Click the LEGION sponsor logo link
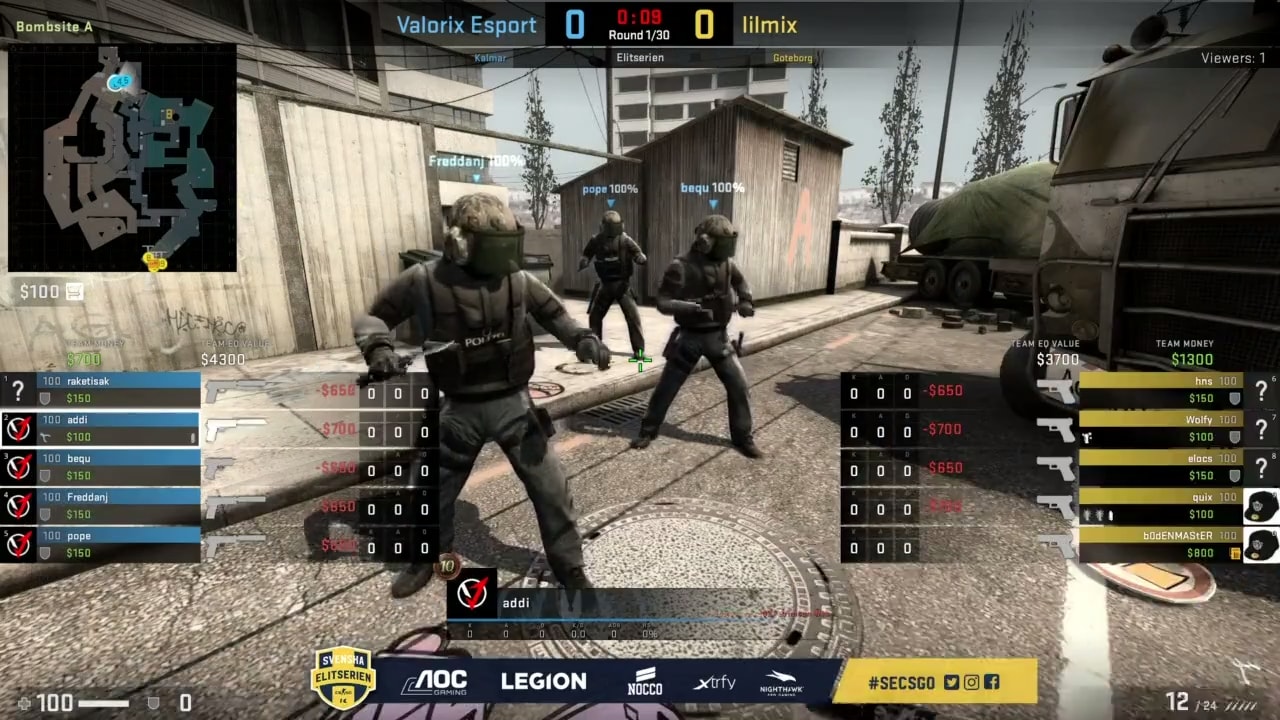The width and height of the screenshot is (1280, 720). pyautogui.click(x=543, y=681)
